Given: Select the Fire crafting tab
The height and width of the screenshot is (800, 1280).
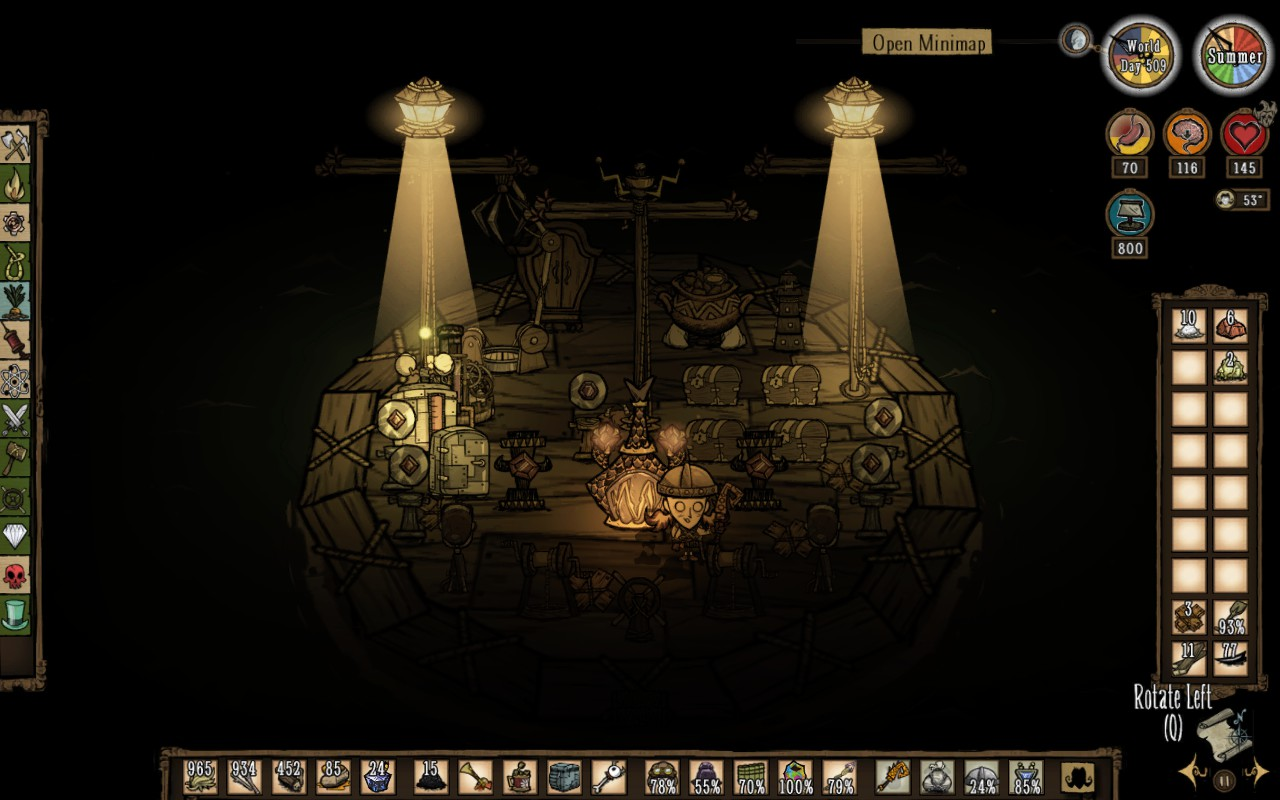Looking at the screenshot, I should 15,184.
